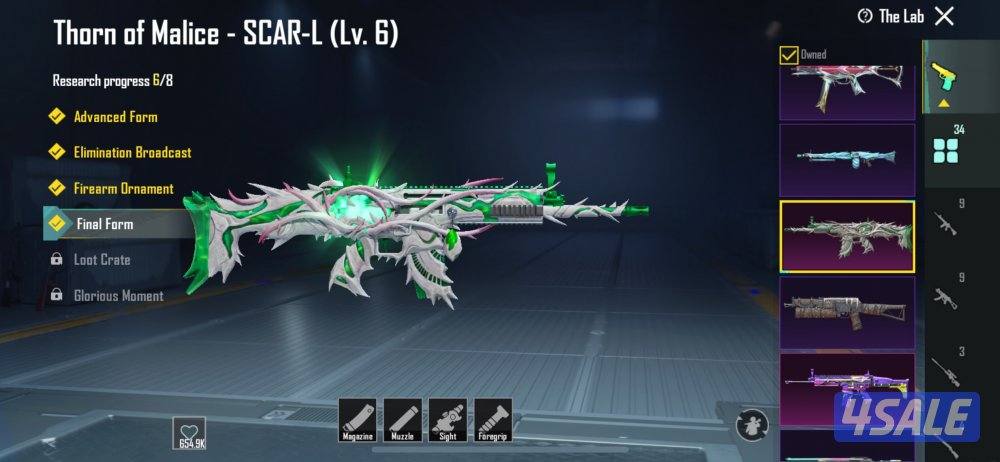Close The Lab screen
1000x462 pixels.
point(944,16)
